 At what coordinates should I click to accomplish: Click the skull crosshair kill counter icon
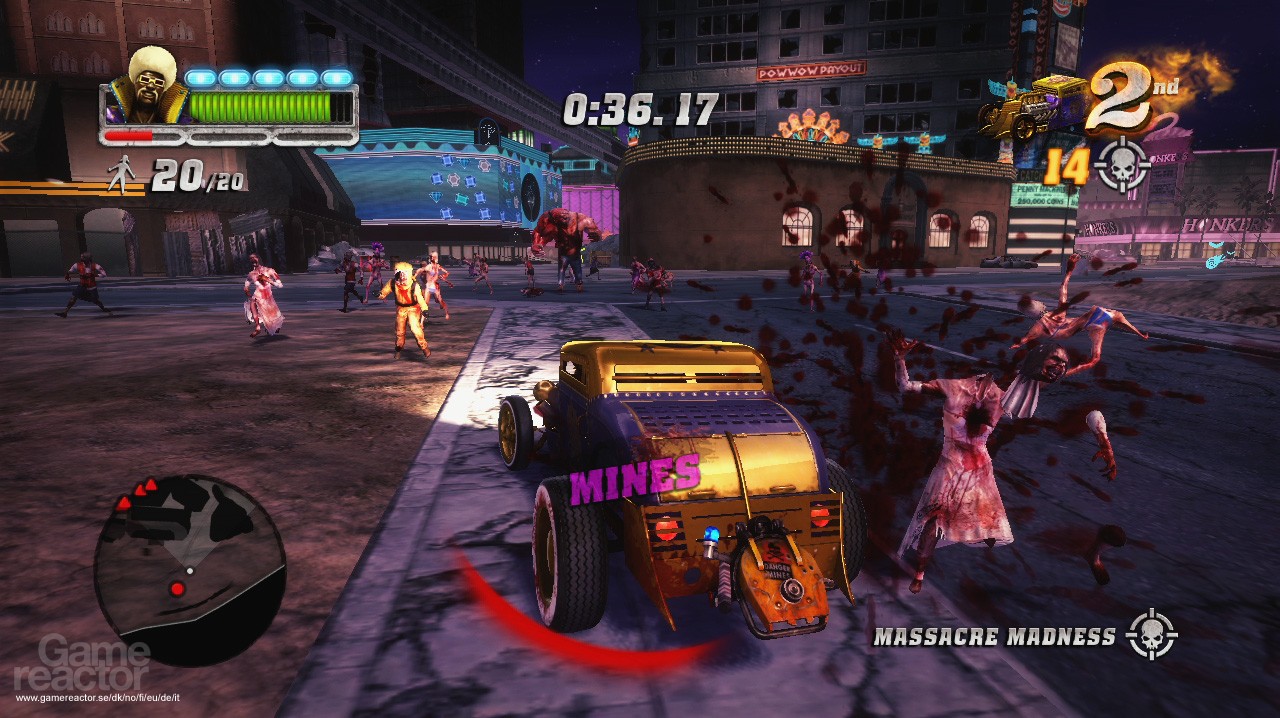1122,167
